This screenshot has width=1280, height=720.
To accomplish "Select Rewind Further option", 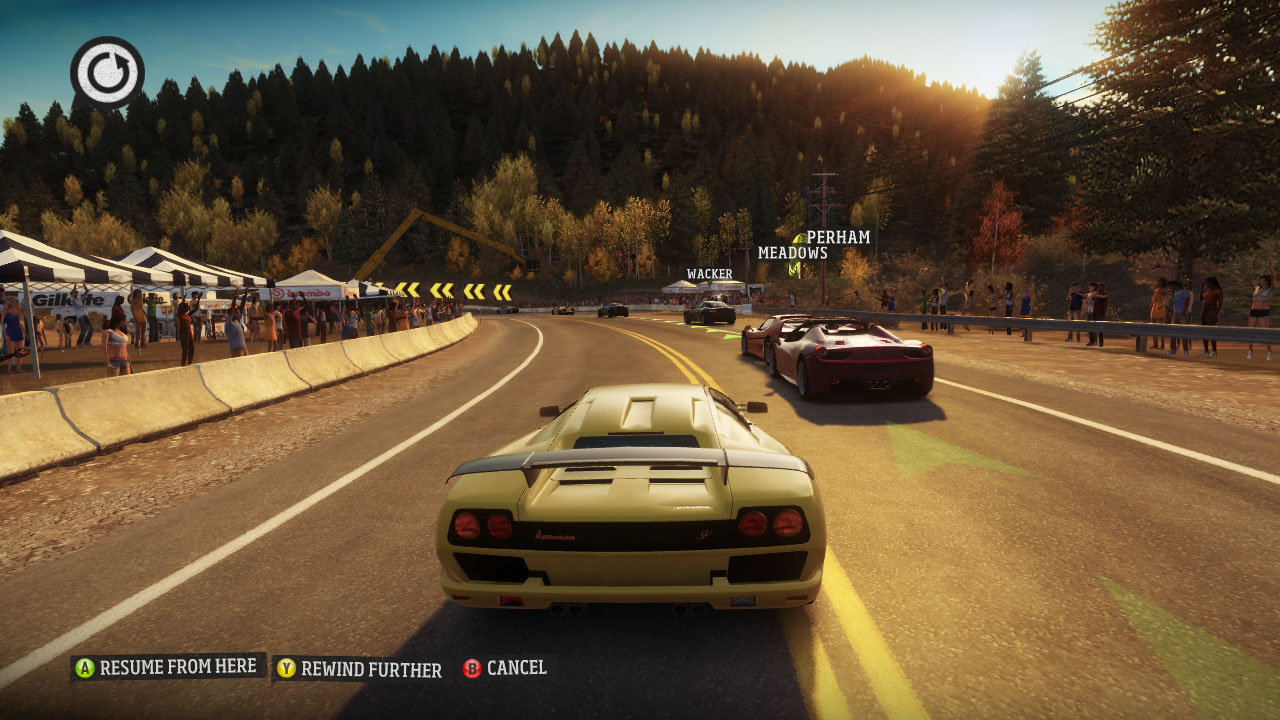I will pos(360,669).
